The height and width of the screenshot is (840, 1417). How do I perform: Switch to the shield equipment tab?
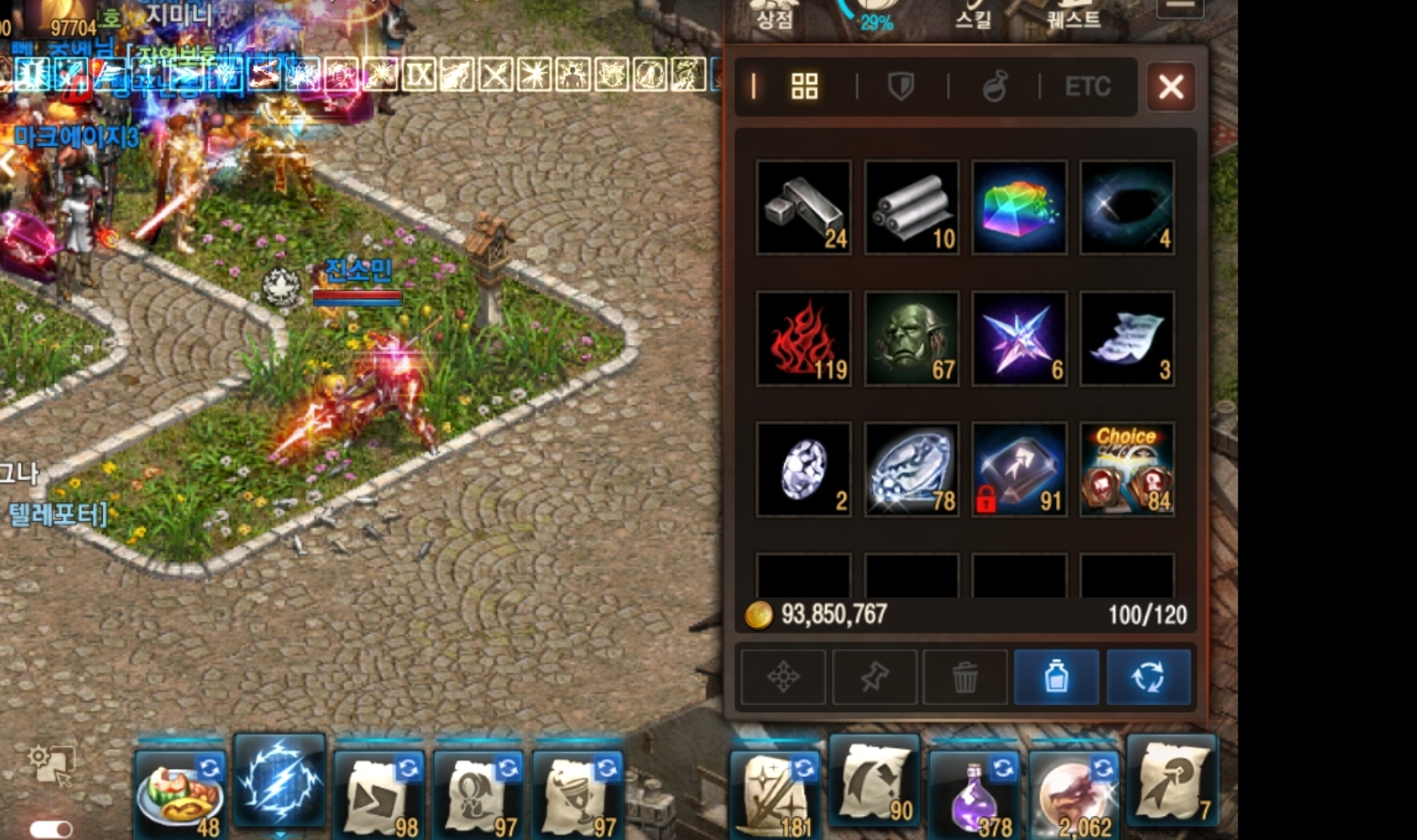pyautogui.click(x=900, y=87)
